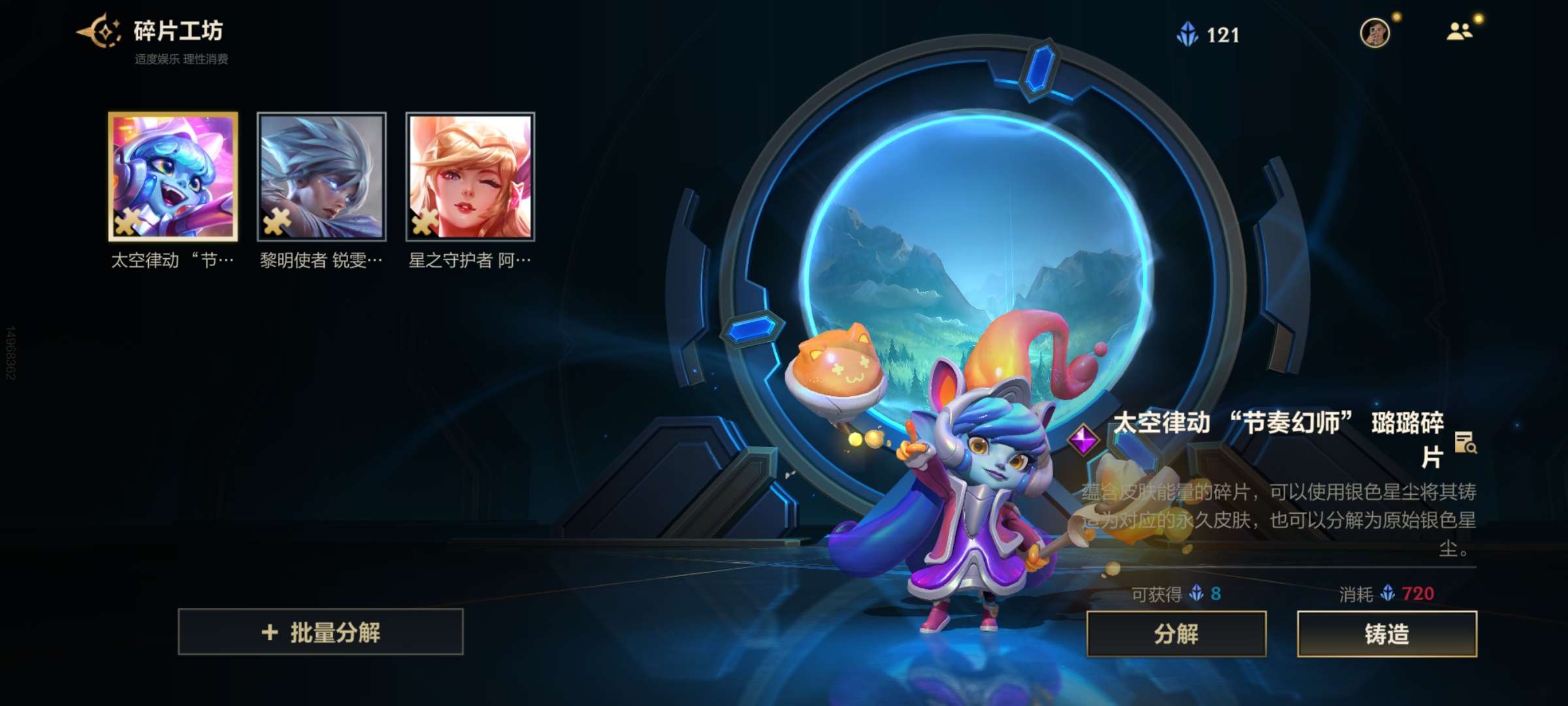This screenshot has height=706, width=1568.
Task: Forge the skin with 铸造 button
Action: click(1386, 633)
